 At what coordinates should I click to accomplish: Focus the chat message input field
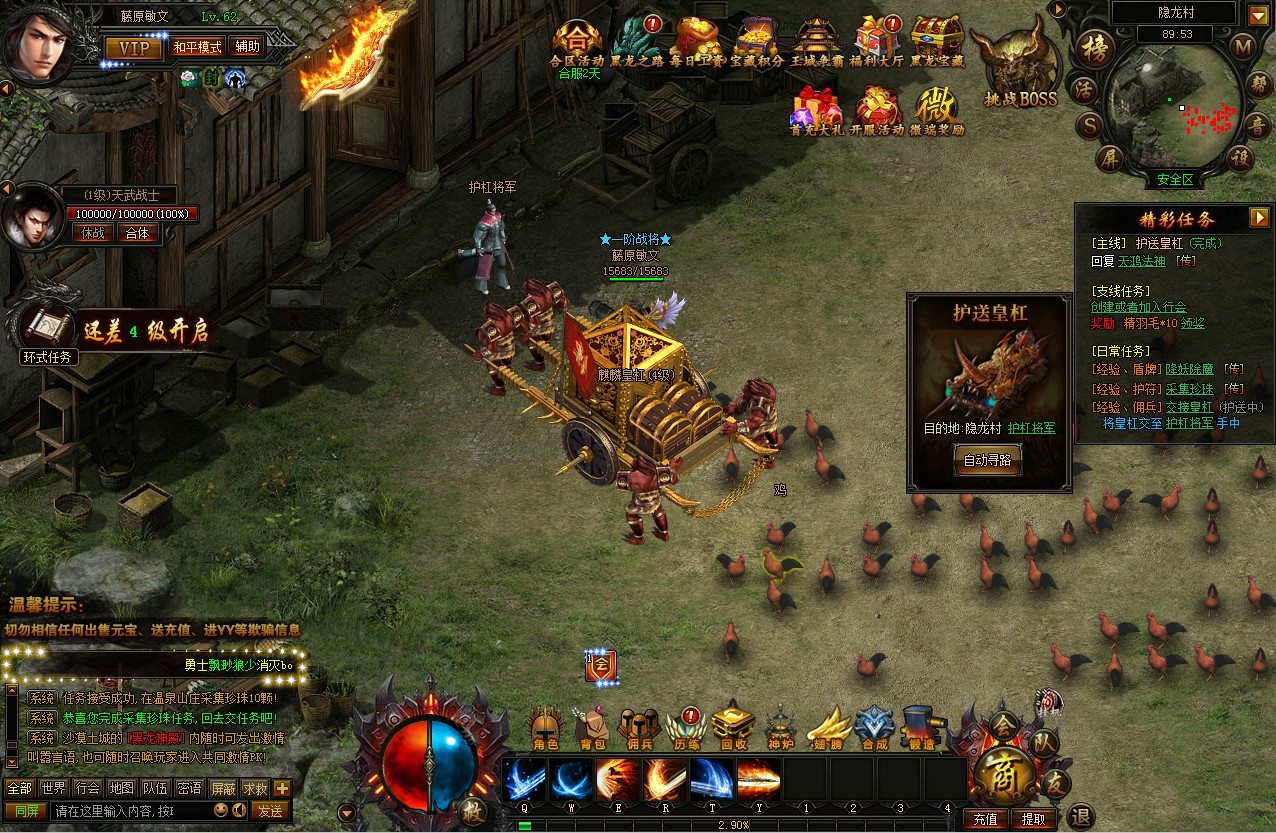pos(130,811)
